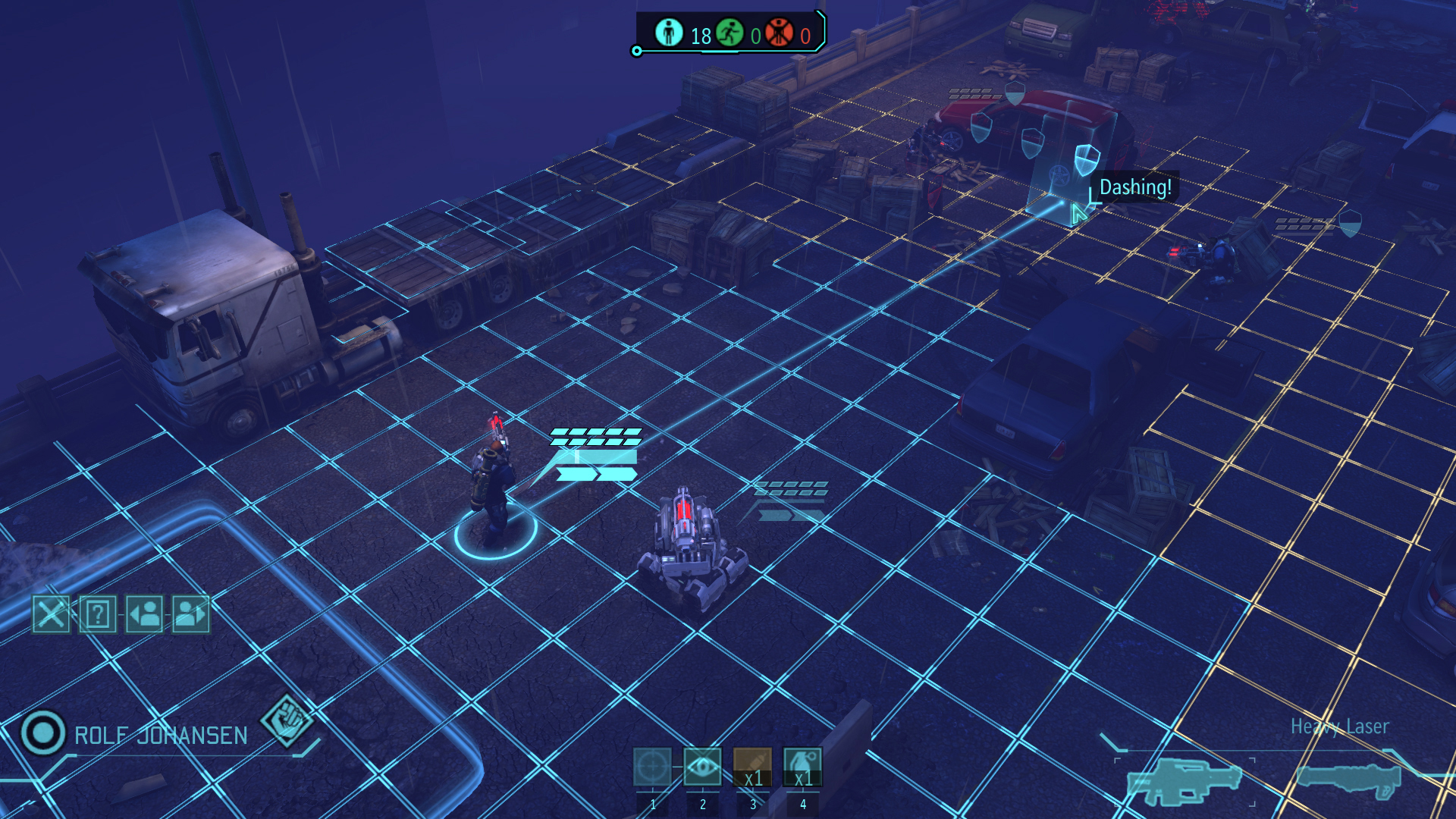Image resolution: width=1456 pixels, height=819 pixels.
Task: Toggle Overwatch with the eye icon
Action: pos(703,768)
